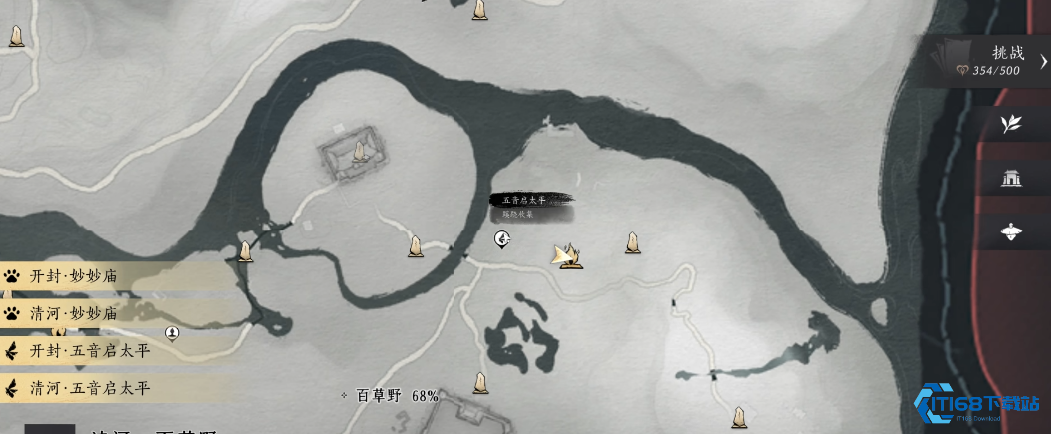Click the bottom side panel icon below the building
Viewport: 1051px width, 434px height.
(1011, 233)
